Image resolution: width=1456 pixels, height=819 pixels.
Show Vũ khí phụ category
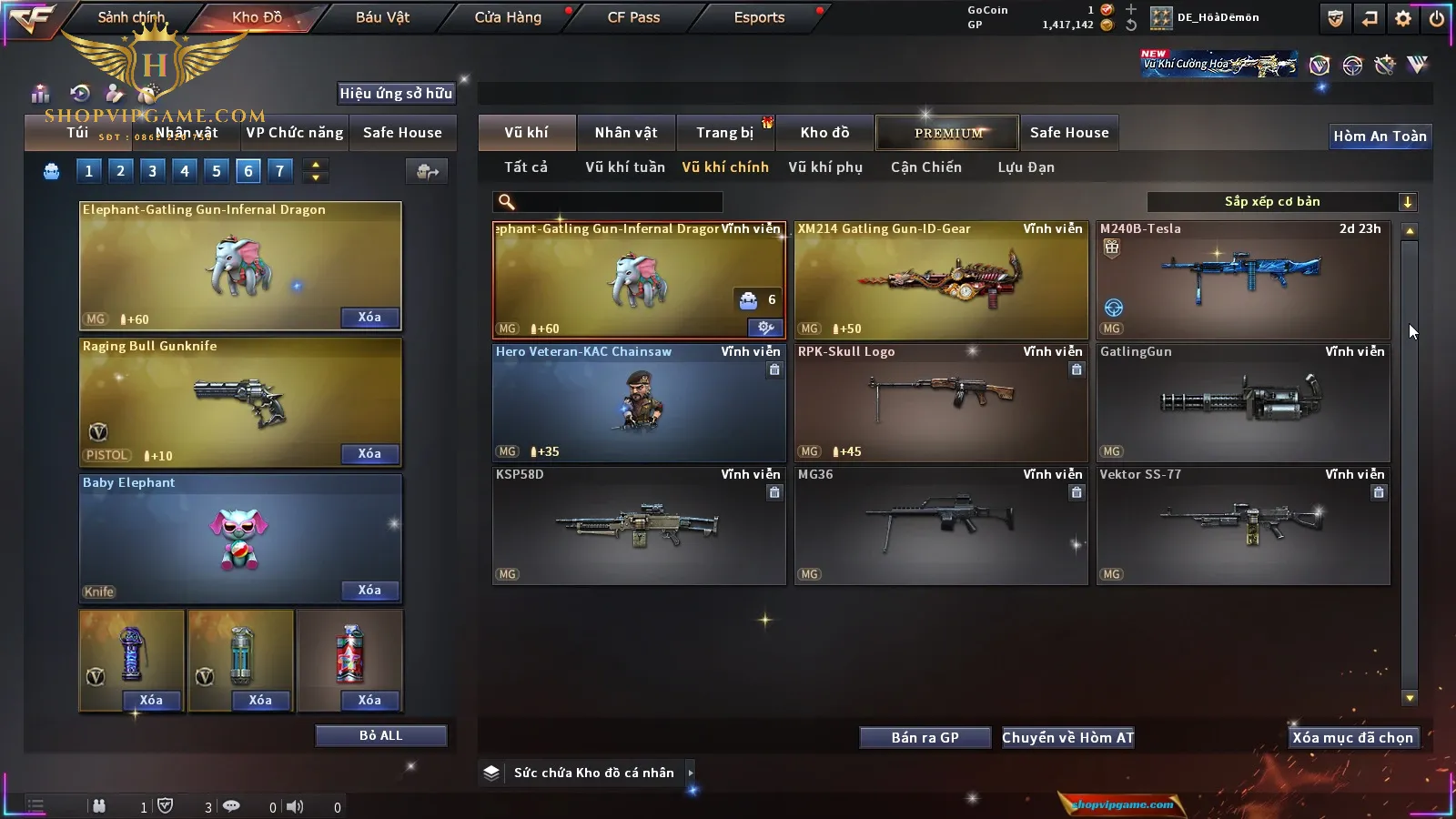[824, 167]
